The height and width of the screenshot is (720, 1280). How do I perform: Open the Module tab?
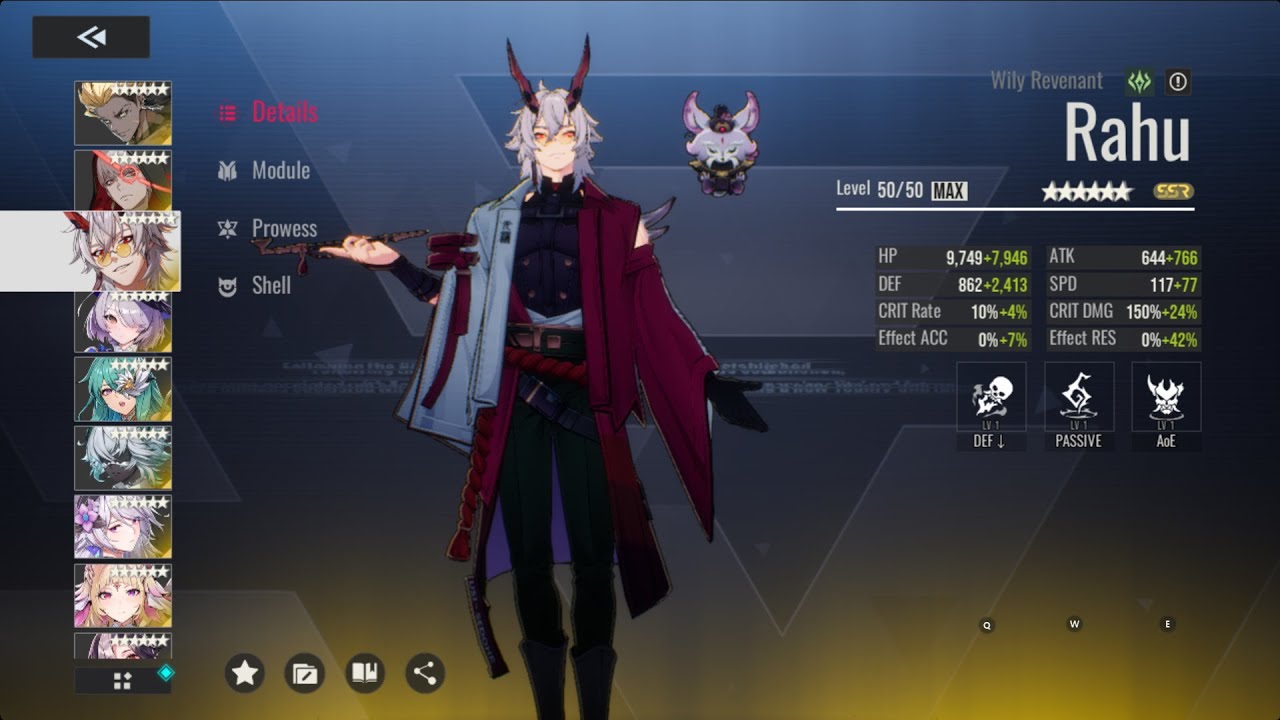[280, 171]
